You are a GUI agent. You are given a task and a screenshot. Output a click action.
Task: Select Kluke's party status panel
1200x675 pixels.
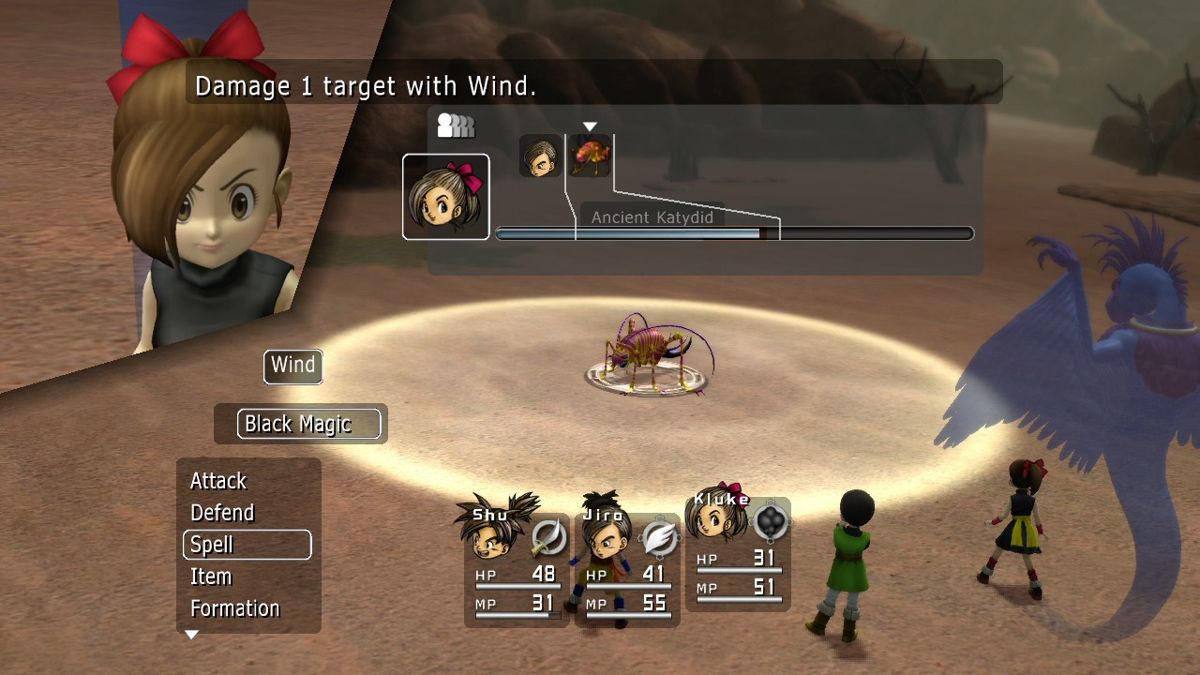[x=738, y=555]
